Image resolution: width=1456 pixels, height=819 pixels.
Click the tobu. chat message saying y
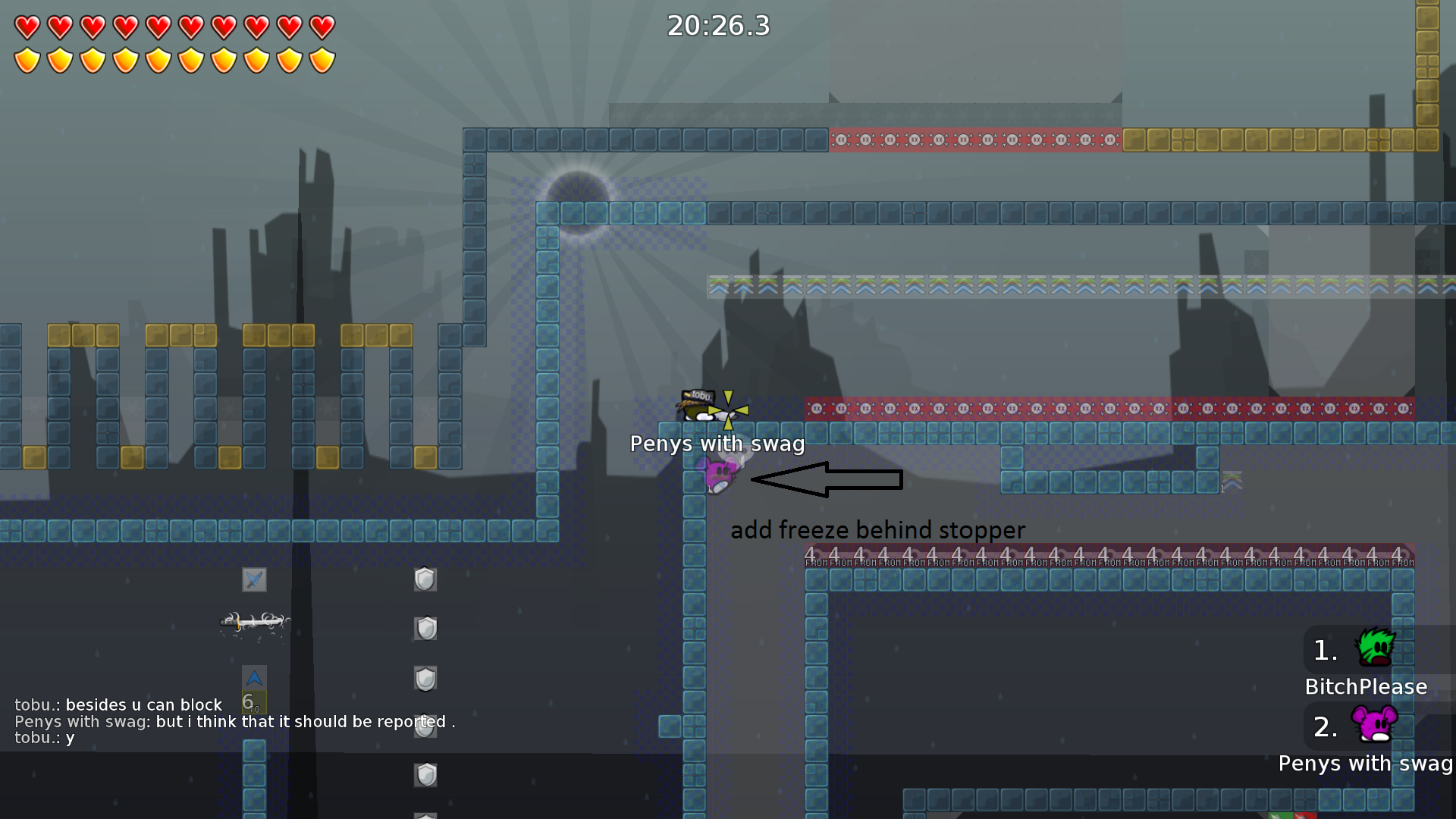45,737
